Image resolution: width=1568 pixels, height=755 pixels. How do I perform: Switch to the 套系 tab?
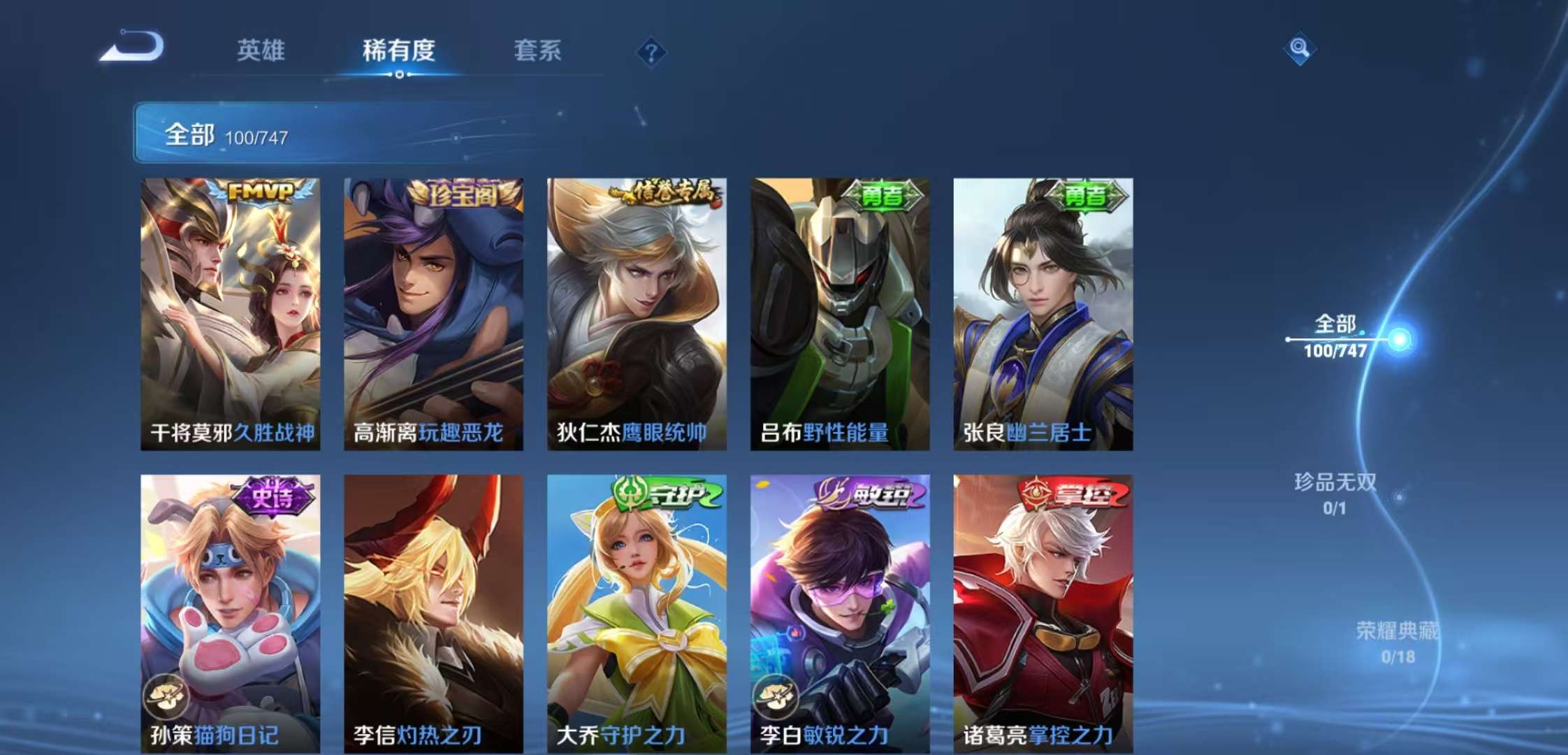[538, 52]
